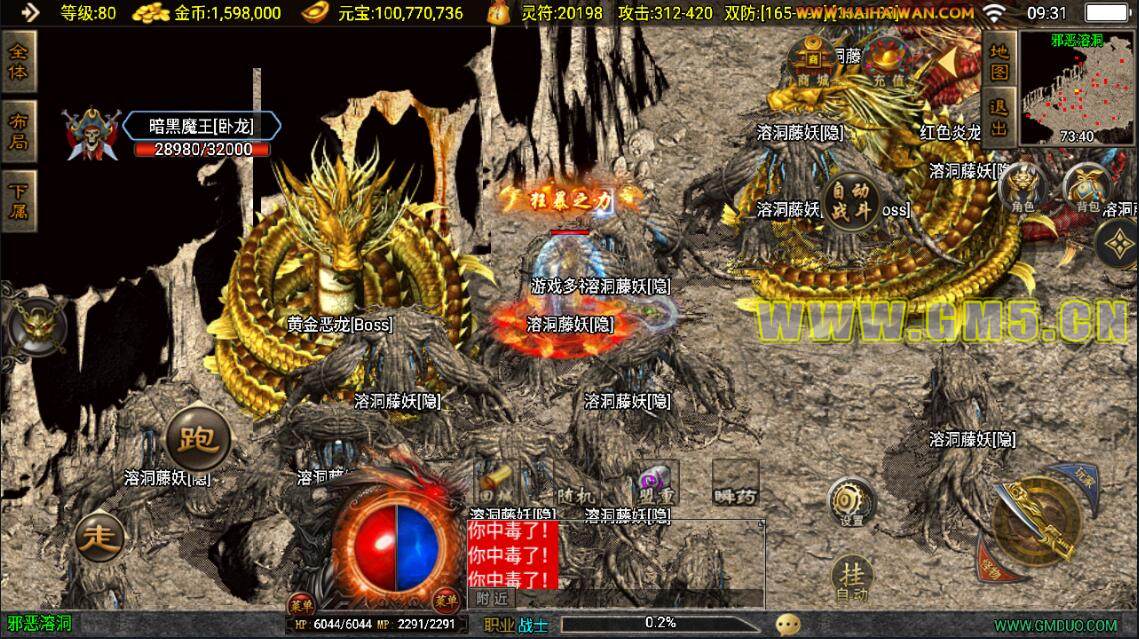Open the 布局 layout button
Screen dimensions: 1139x639
tap(19, 131)
